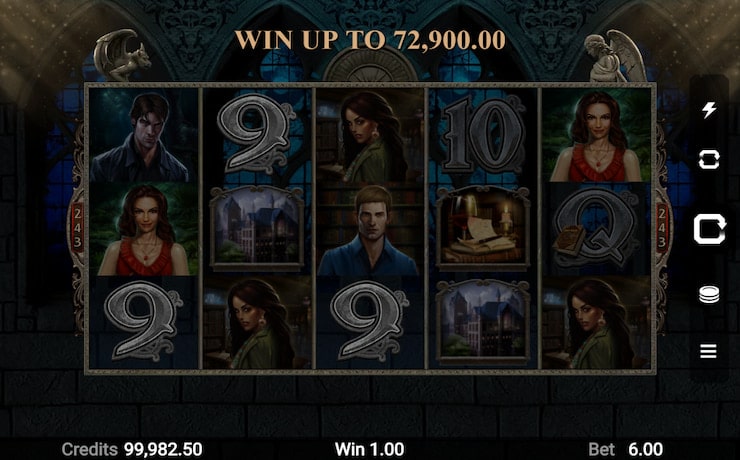Open the hamburger menu
740x460 pixels.
tap(709, 351)
